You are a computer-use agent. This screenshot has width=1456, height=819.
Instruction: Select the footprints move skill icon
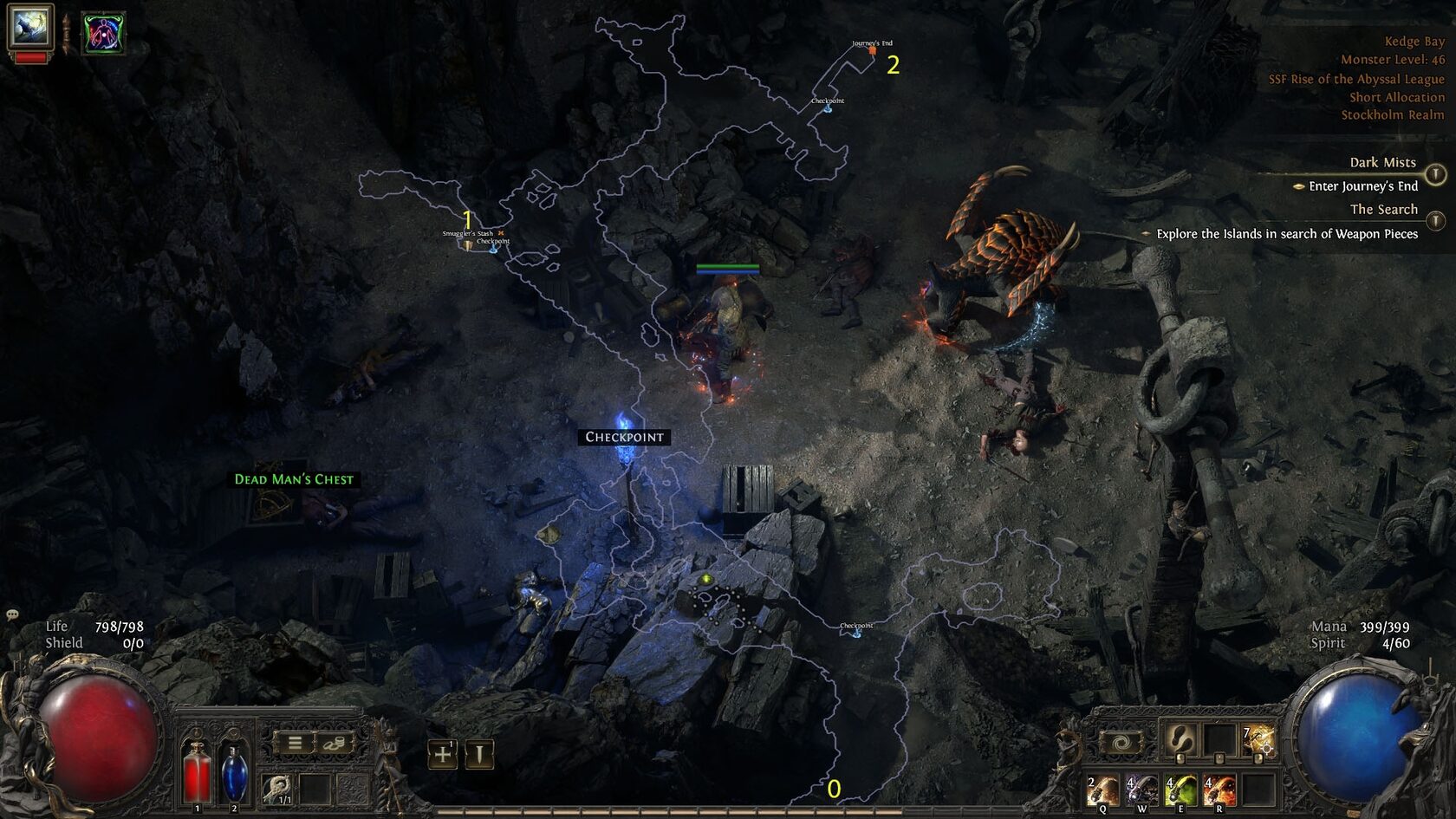tap(1182, 740)
